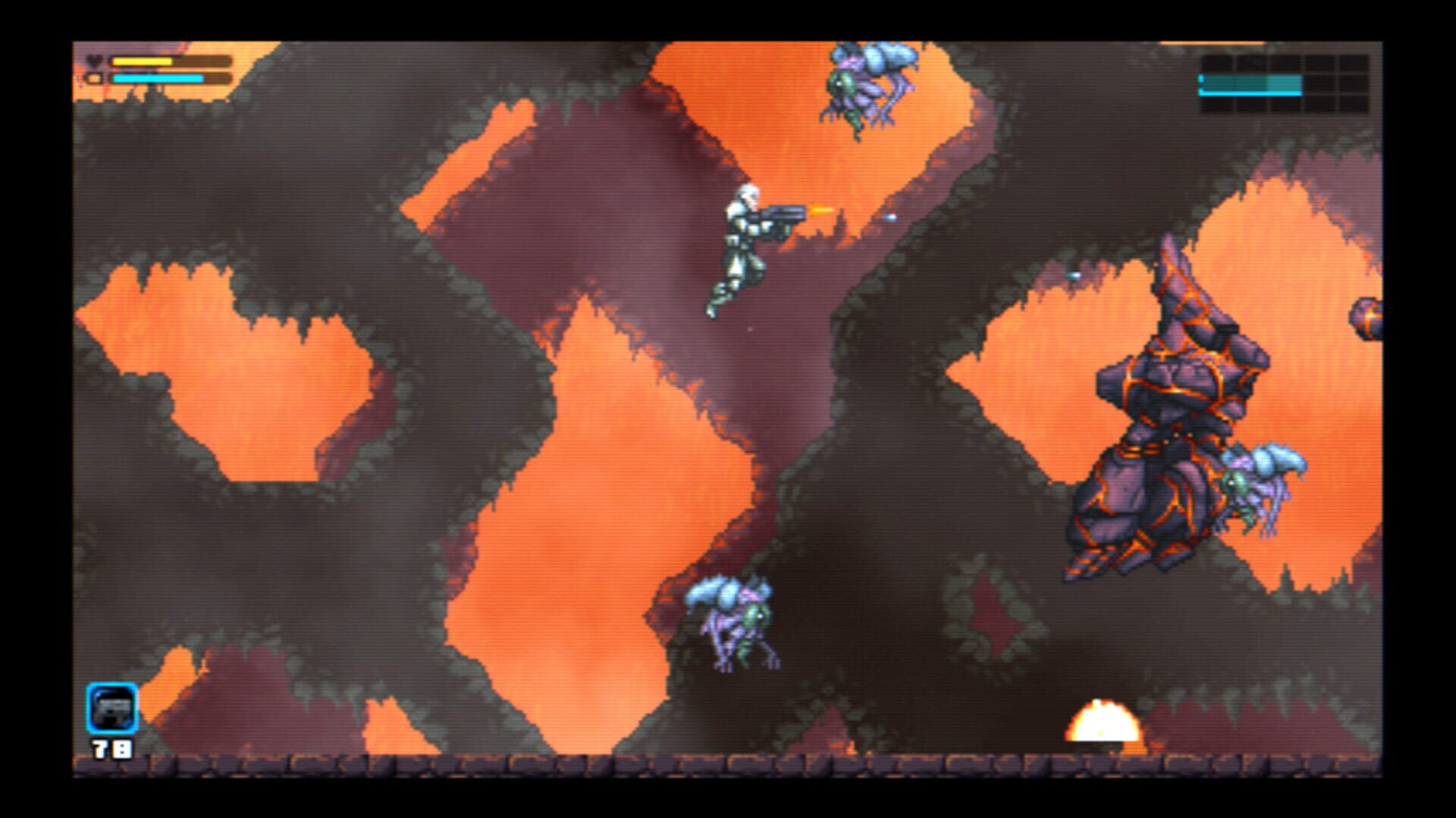Expand the HUD panel at top left
Screen dimensions: 1456x818
coord(152,67)
